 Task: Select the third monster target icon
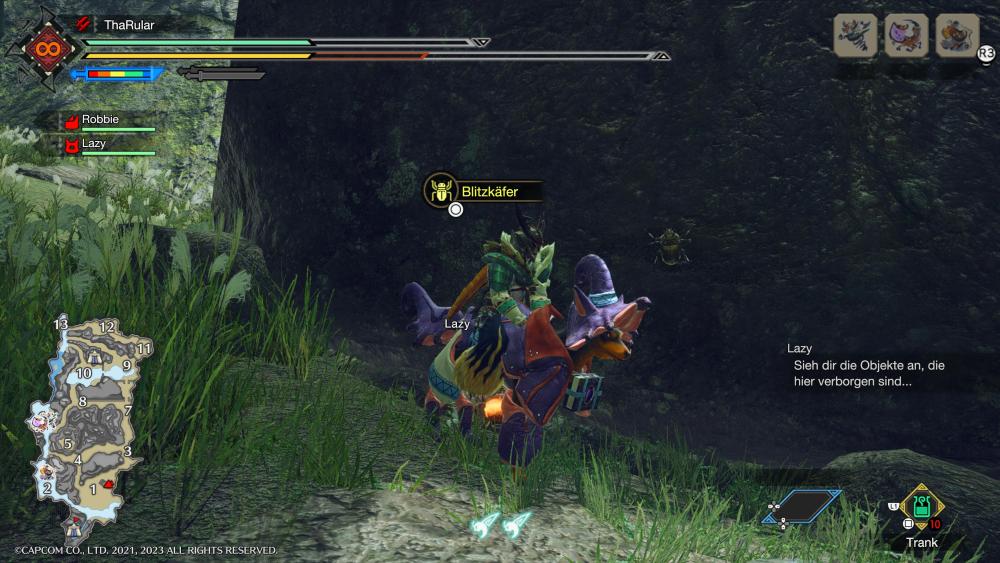[x=957, y=36]
